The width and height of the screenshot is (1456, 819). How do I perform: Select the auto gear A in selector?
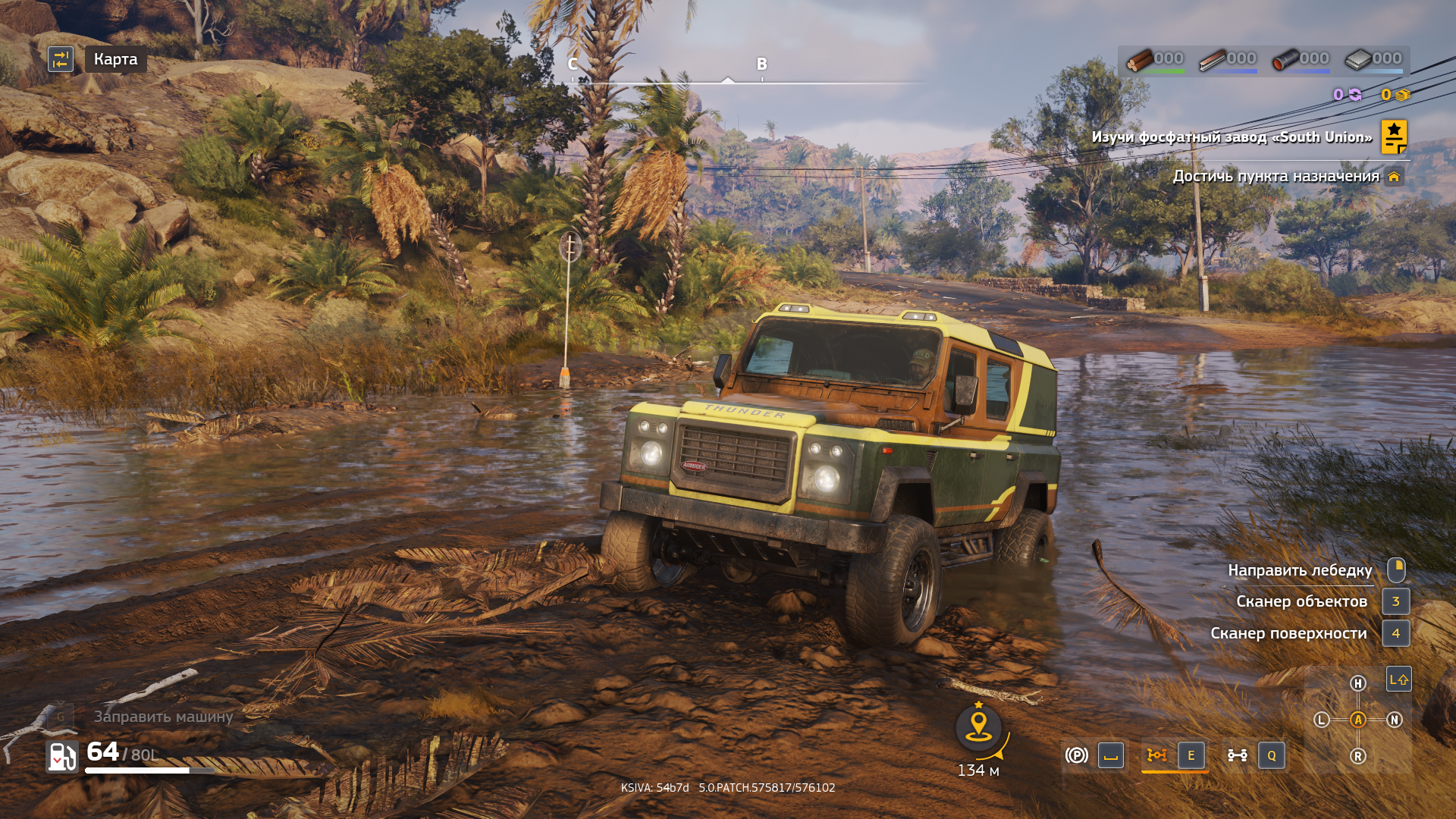tap(1358, 720)
